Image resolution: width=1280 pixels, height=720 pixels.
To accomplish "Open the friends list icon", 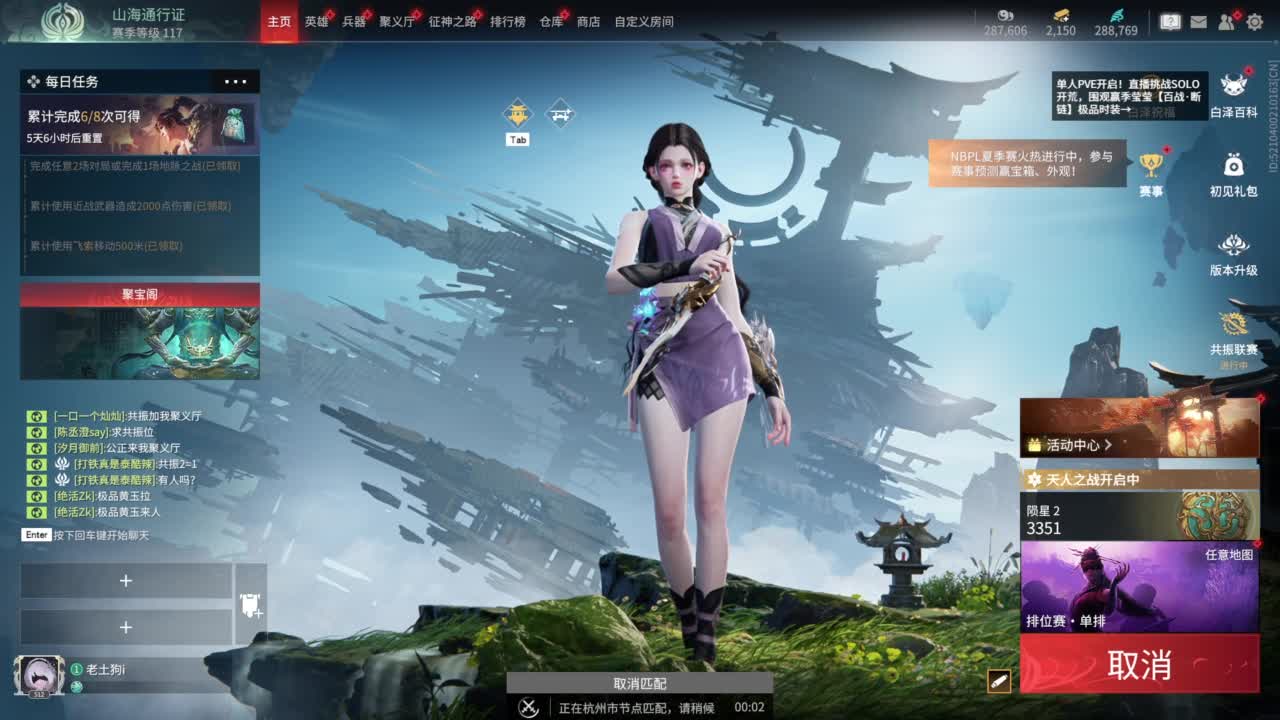I will pos(1225,19).
